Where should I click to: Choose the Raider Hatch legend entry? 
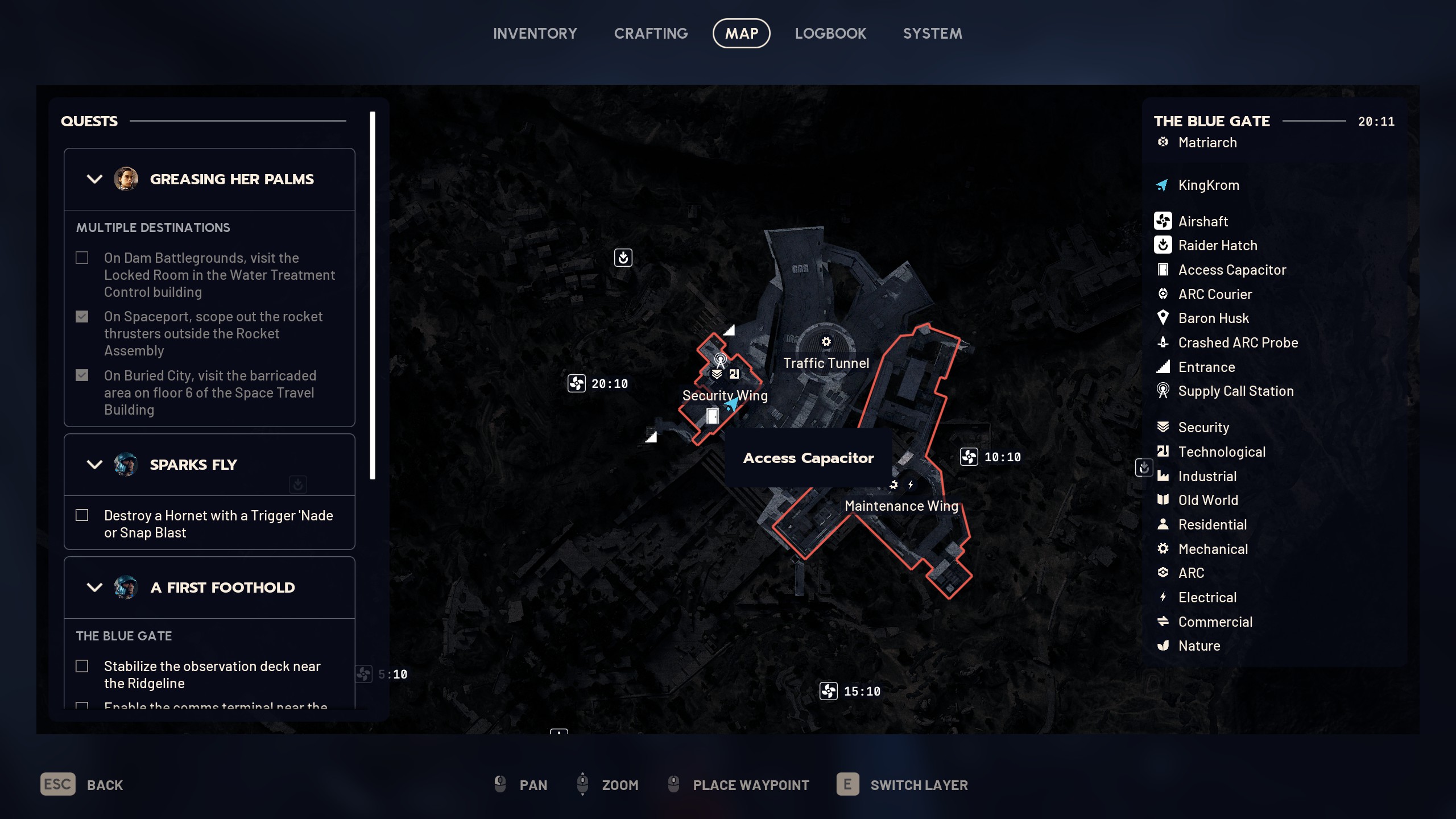[x=1217, y=246]
